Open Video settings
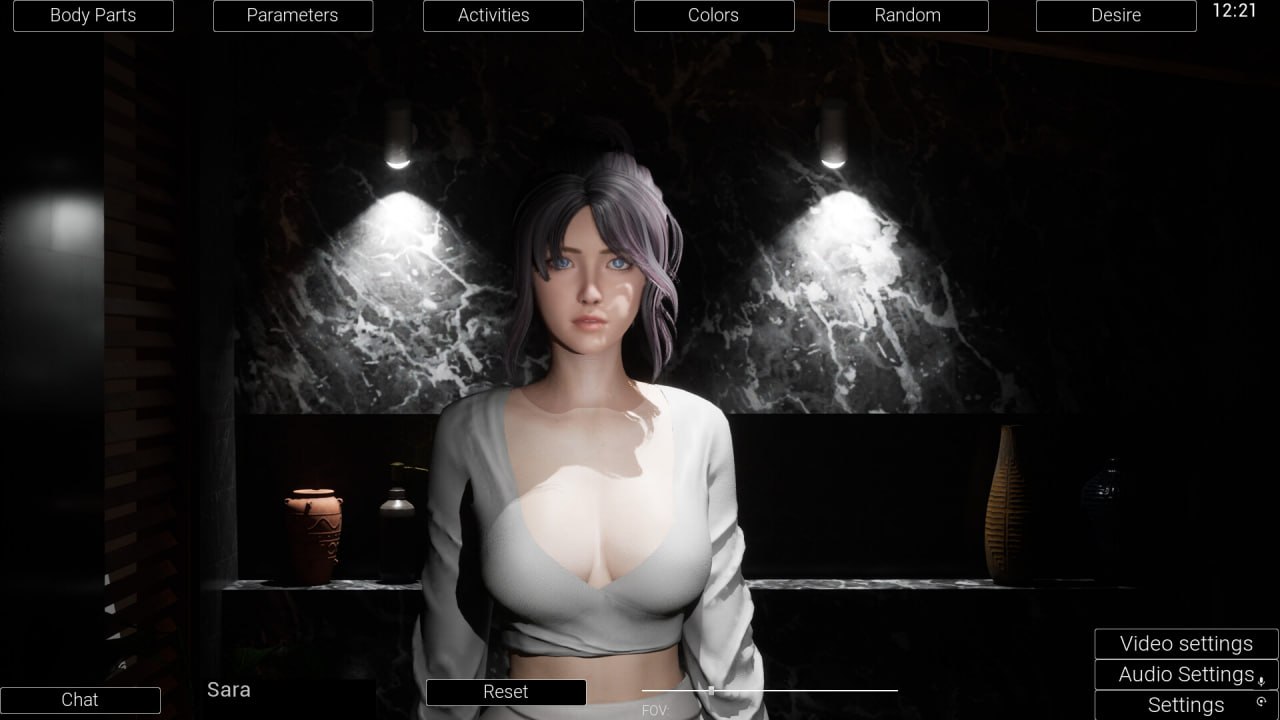This screenshot has width=1280, height=720. click(x=1186, y=643)
